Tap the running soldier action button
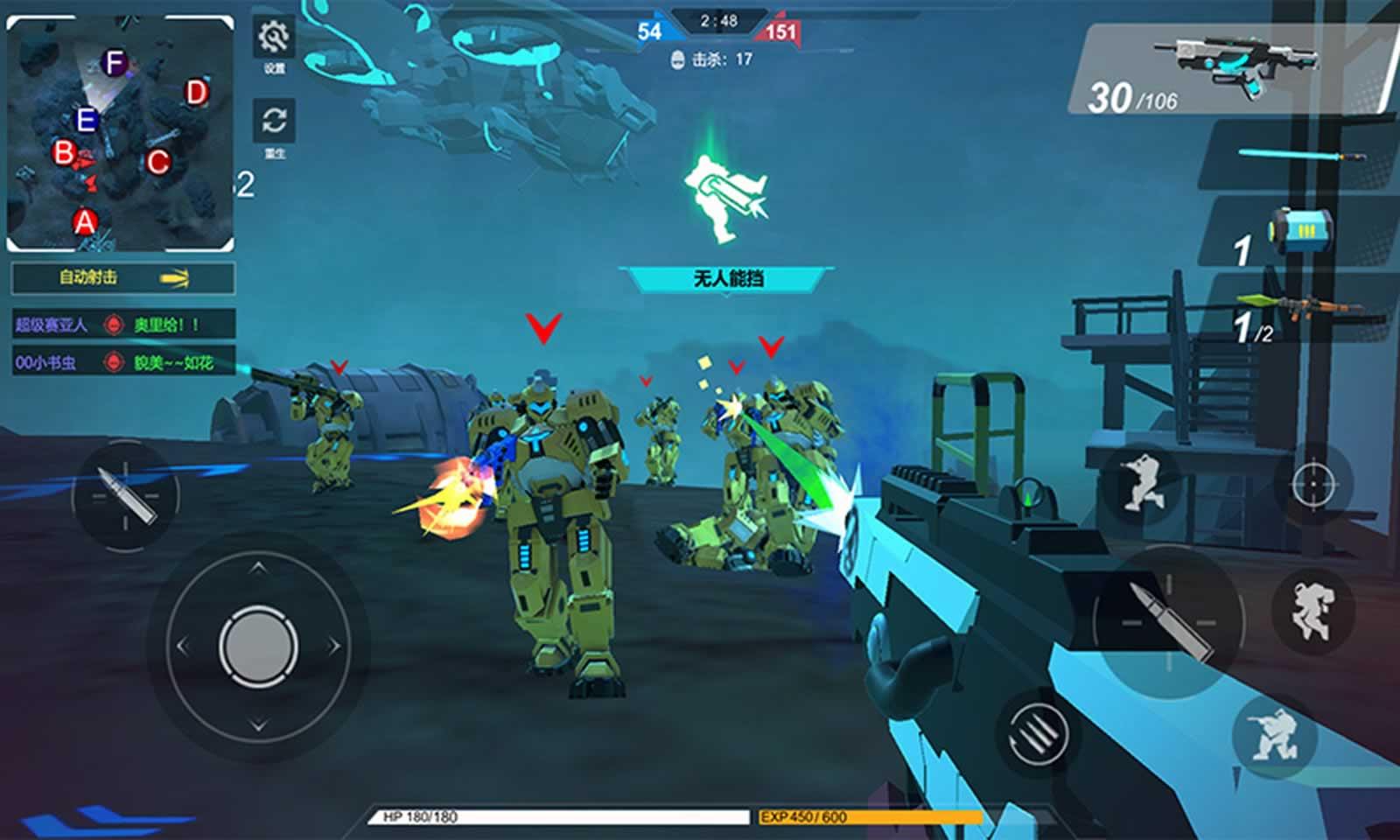This screenshot has width=1400, height=840. pyautogui.click(x=1142, y=482)
